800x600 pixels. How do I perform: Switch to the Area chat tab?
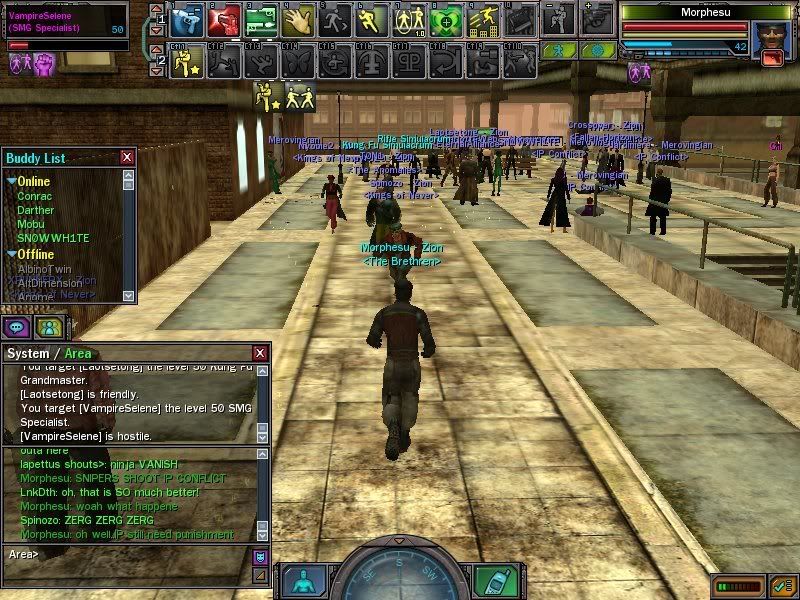tap(77, 354)
